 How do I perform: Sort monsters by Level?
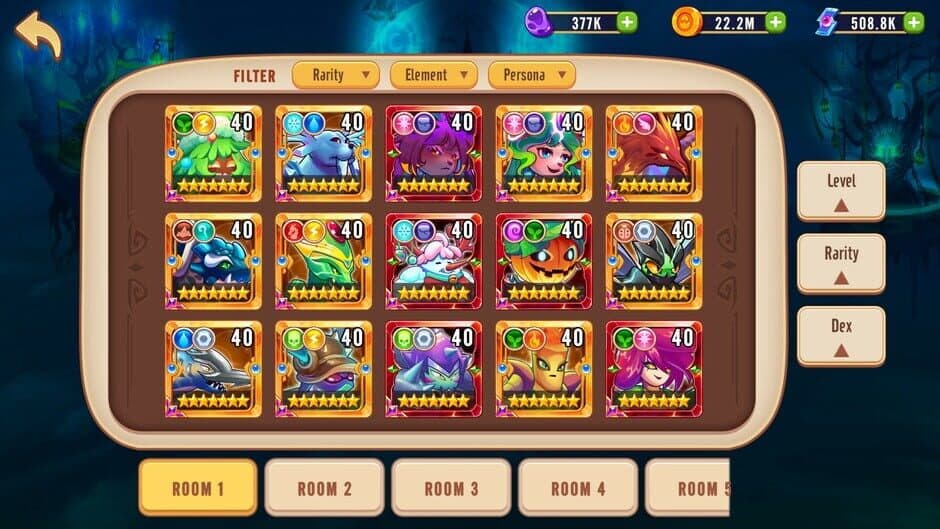pos(841,191)
